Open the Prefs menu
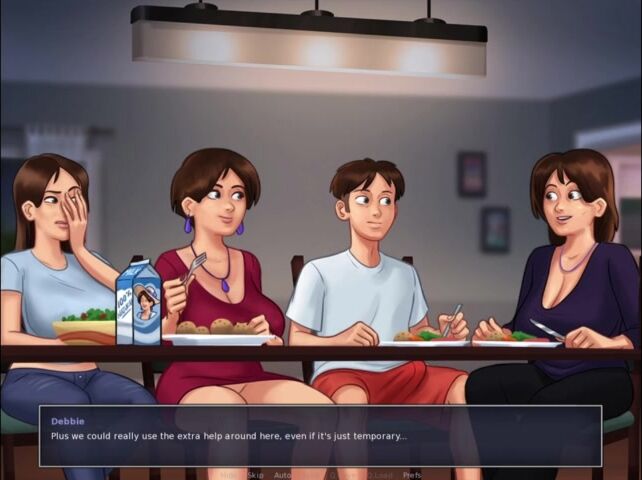The width and height of the screenshot is (642, 480). click(412, 475)
